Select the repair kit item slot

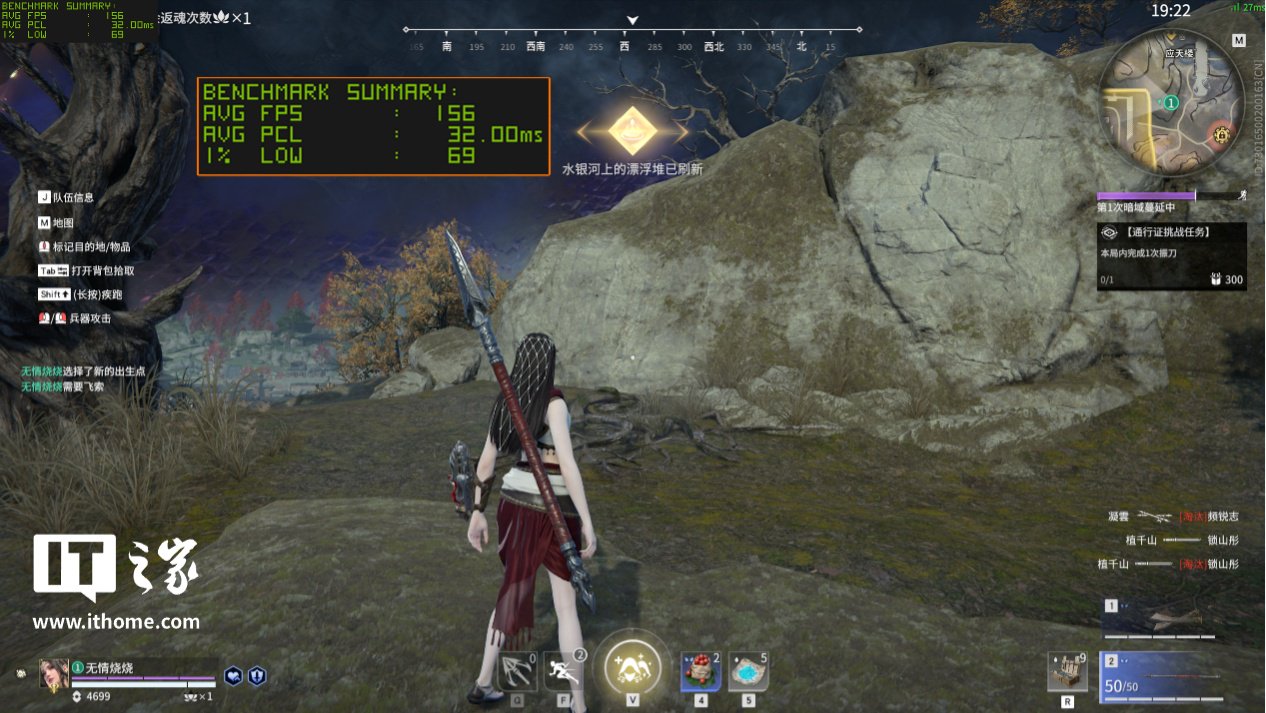click(x=1067, y=672)
